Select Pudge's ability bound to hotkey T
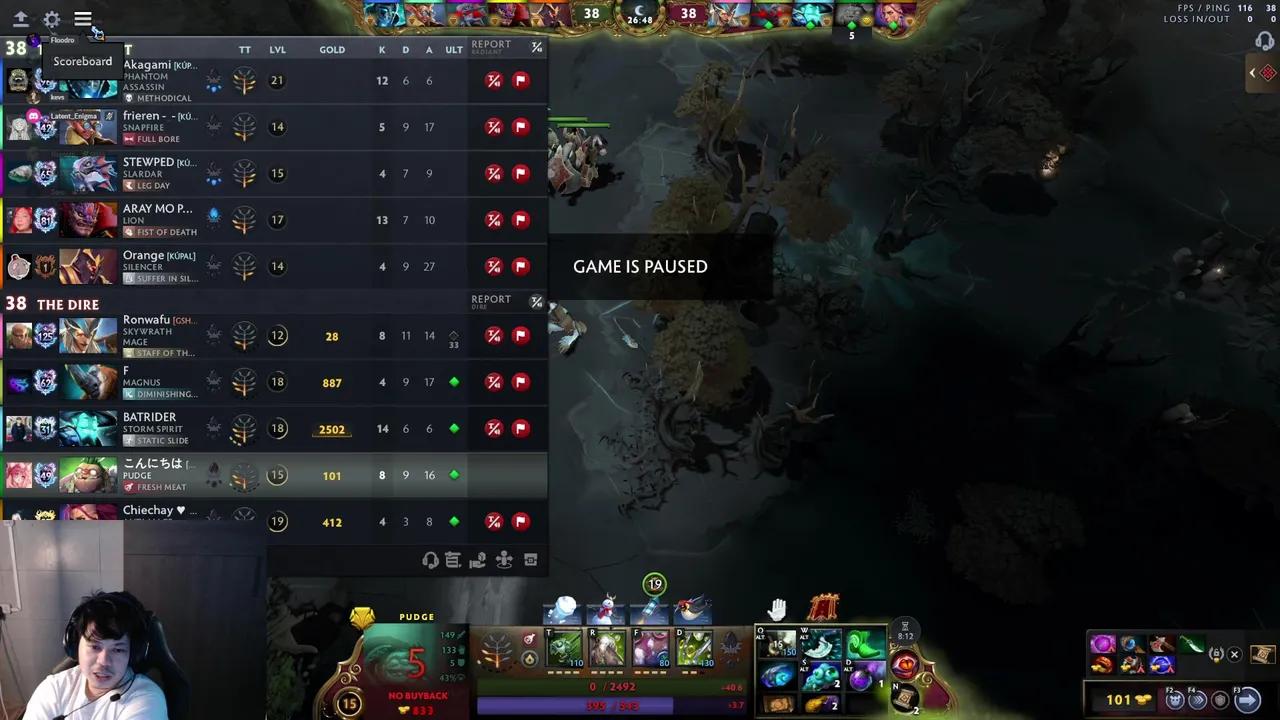This screenshot has width=1280, height=720. click(x=563, y=648)
